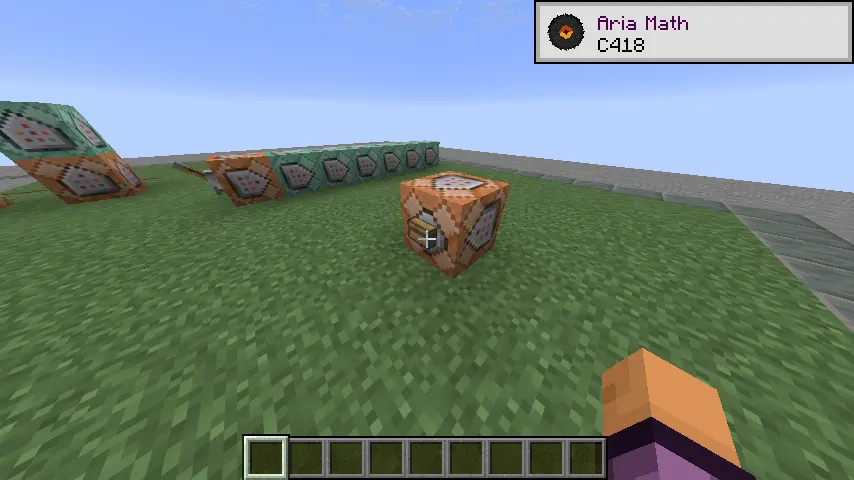Image resolution: width=854 pixels, height=480 pixels.
Task: Click the Aria Math music toast
Action: 694,33
